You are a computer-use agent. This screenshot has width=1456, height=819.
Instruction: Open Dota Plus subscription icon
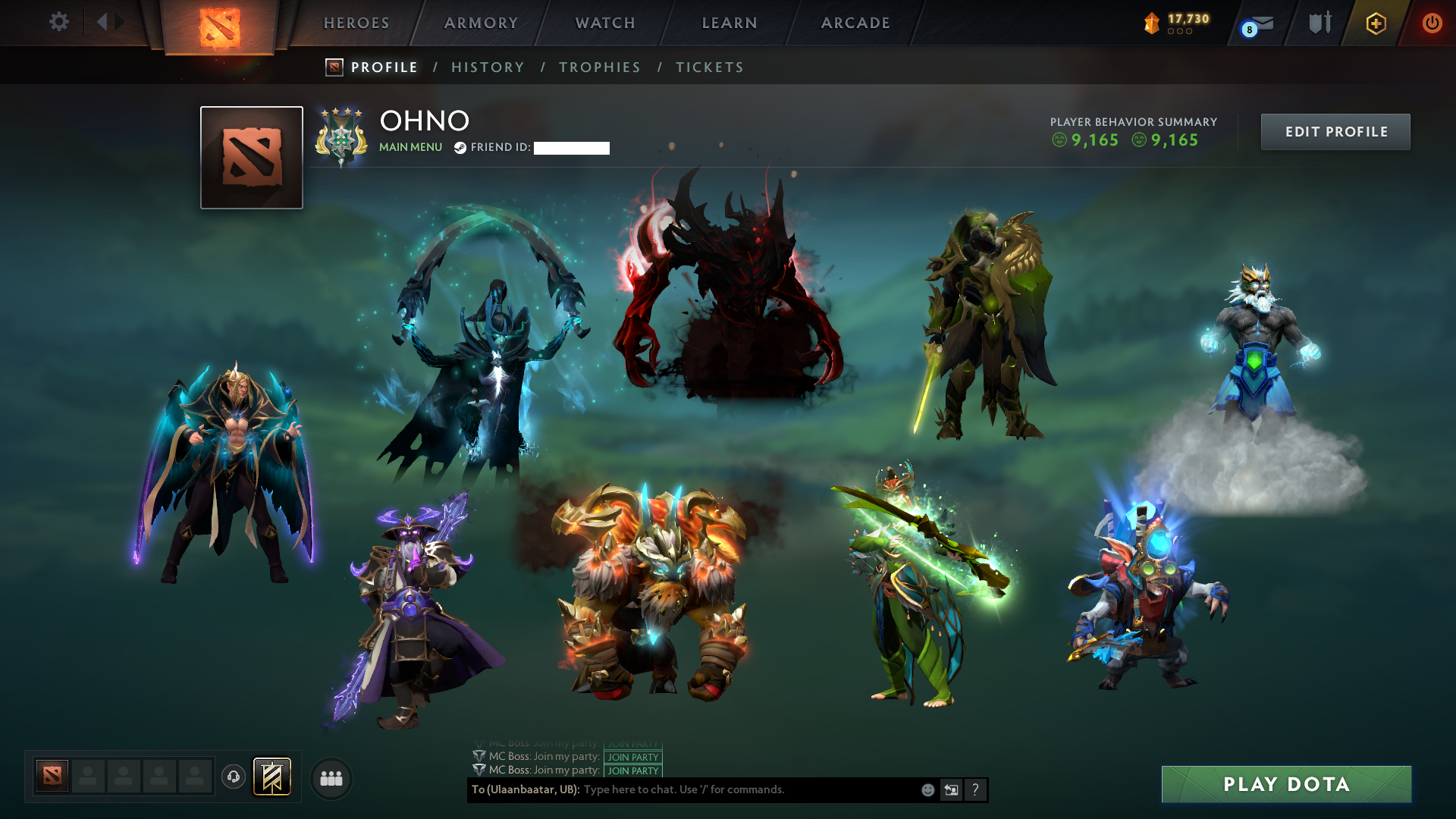pyautogui.click(x=1376, y=24)
